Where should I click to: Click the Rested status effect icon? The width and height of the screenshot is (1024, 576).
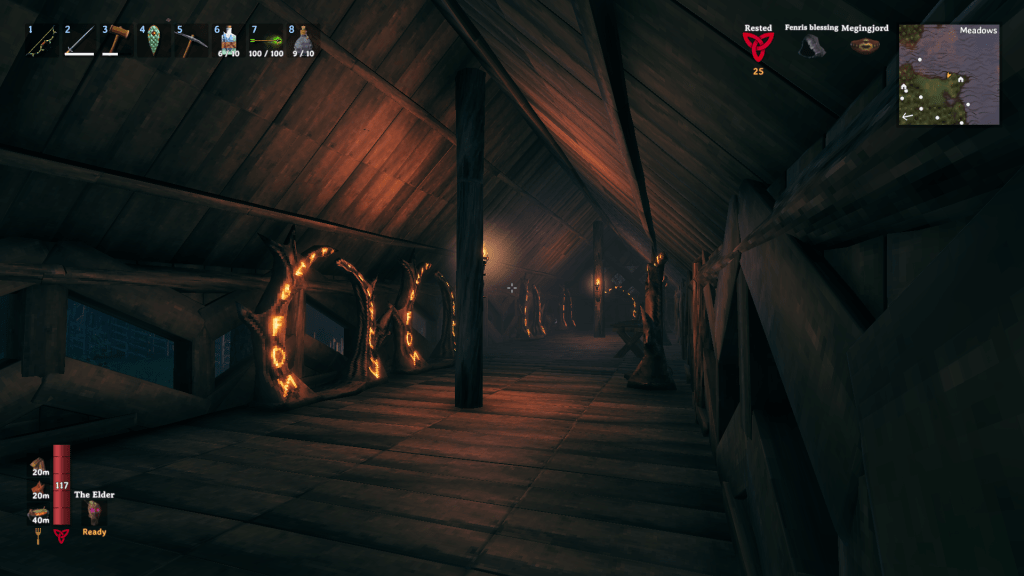coord(758,46)
